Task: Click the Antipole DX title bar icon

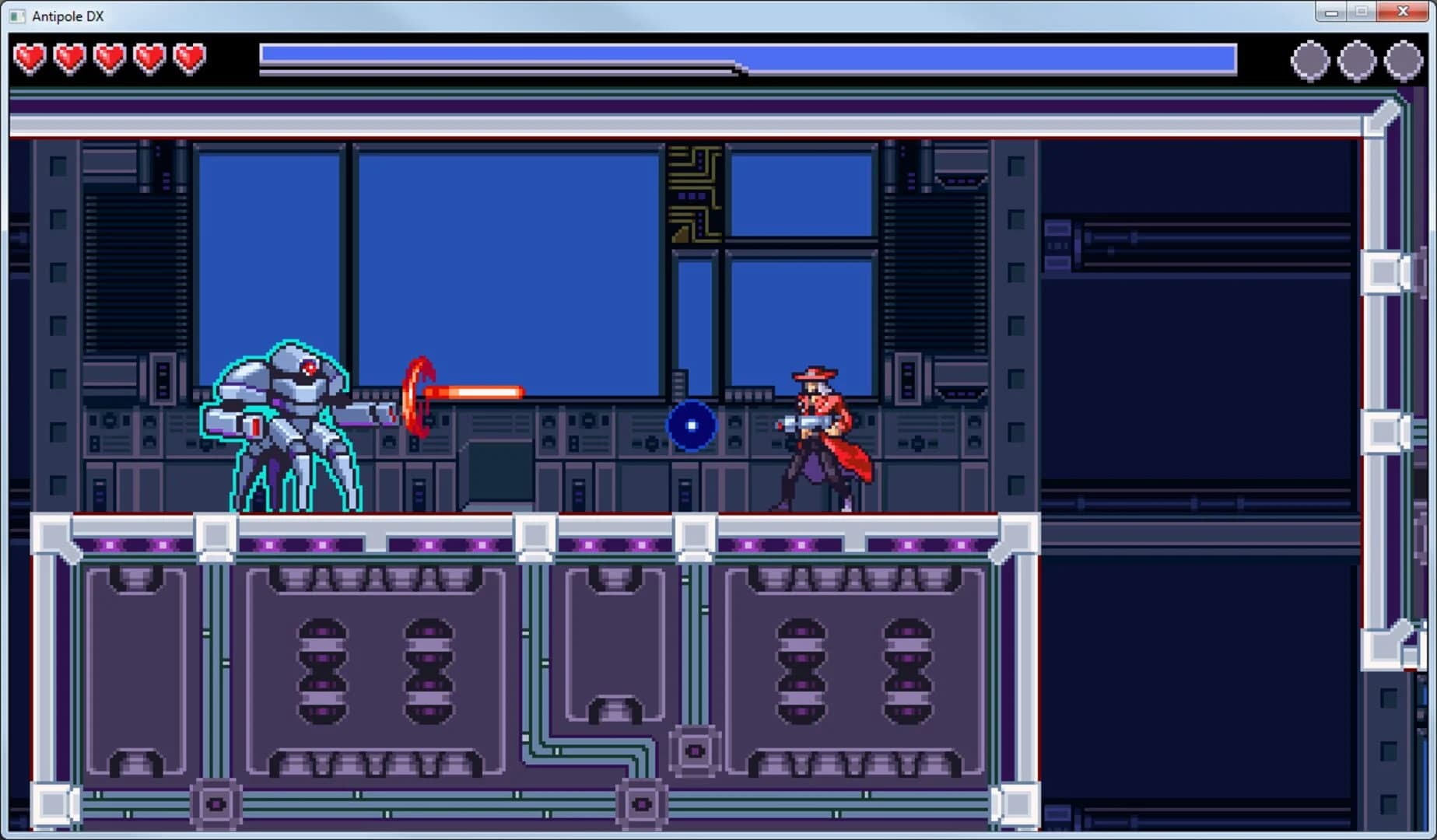Action: click(x=16, y=16)
